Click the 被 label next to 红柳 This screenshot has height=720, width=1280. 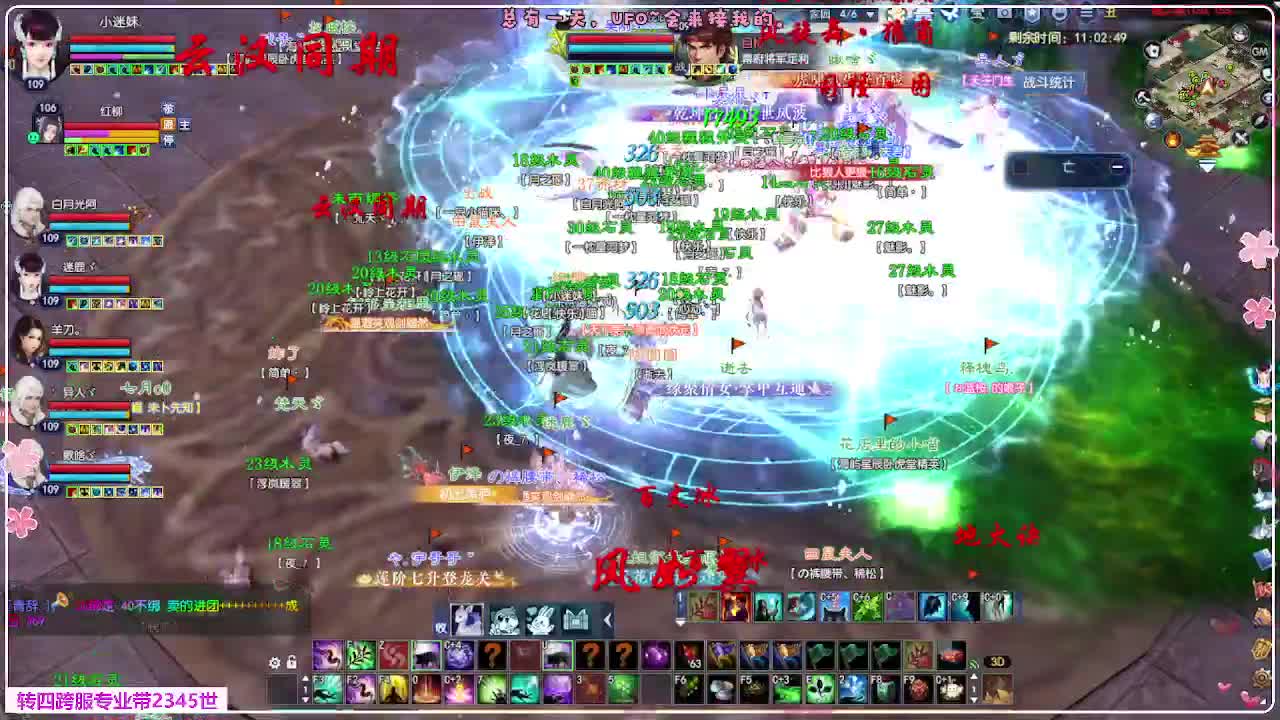tap(169, 109)
